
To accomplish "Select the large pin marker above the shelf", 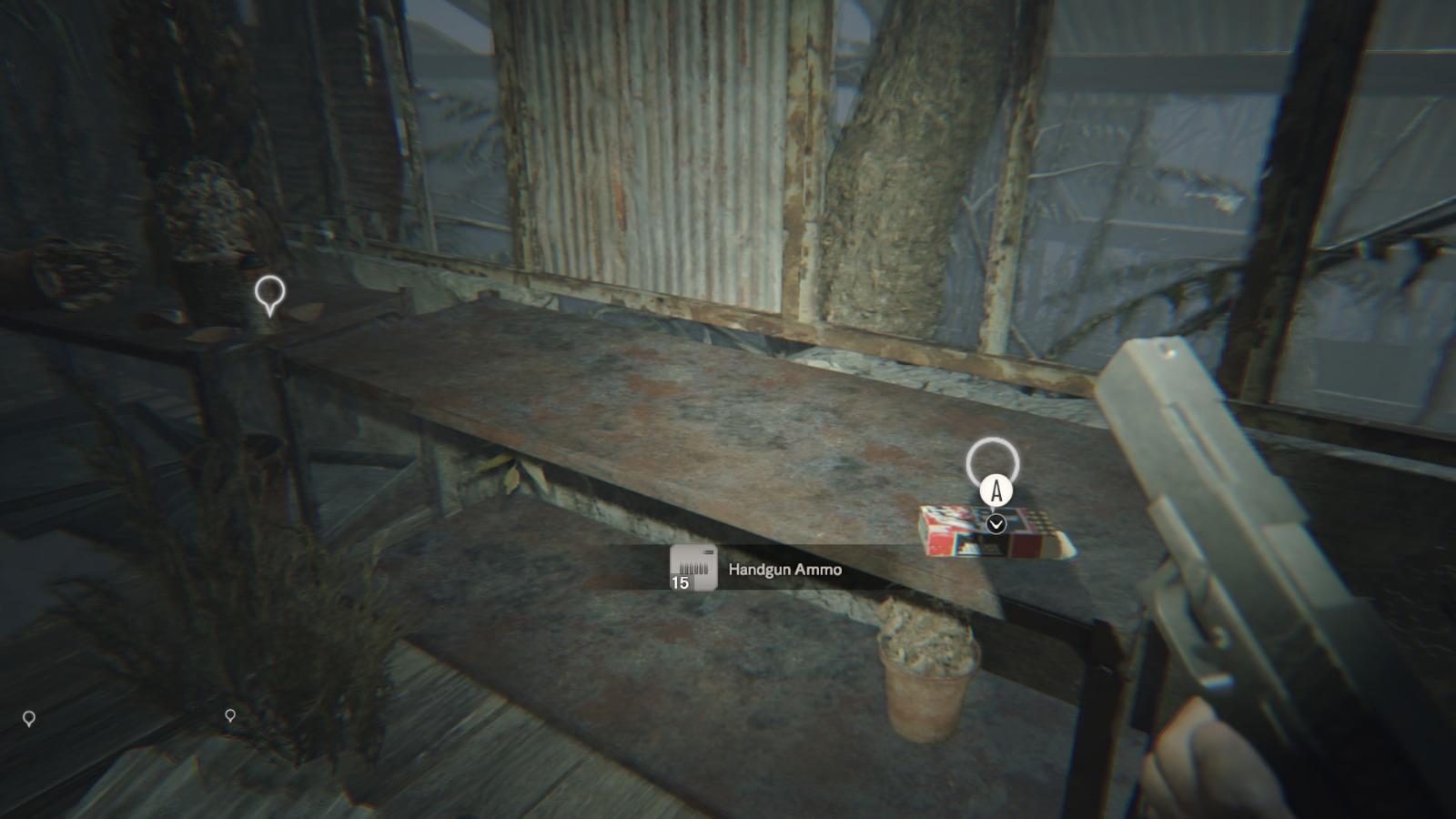I will point(269,295).
